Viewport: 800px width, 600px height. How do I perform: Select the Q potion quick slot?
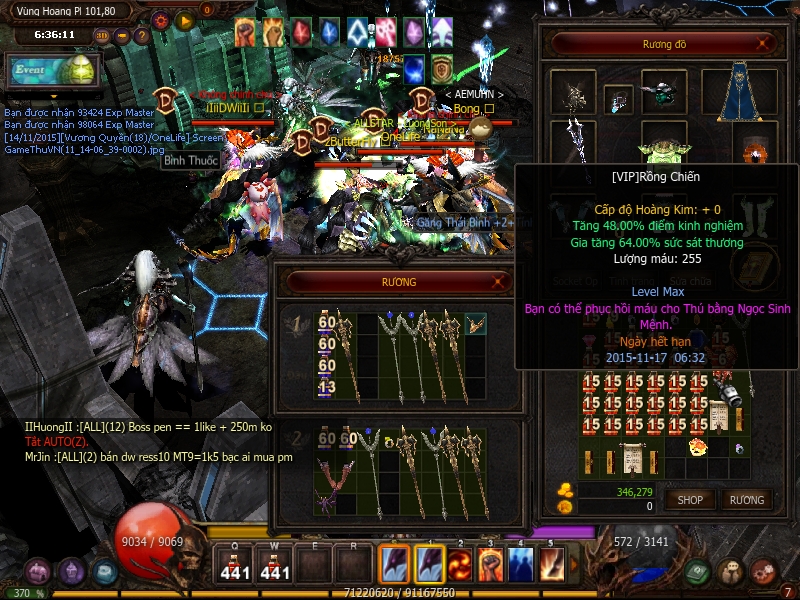pos(234,564)
